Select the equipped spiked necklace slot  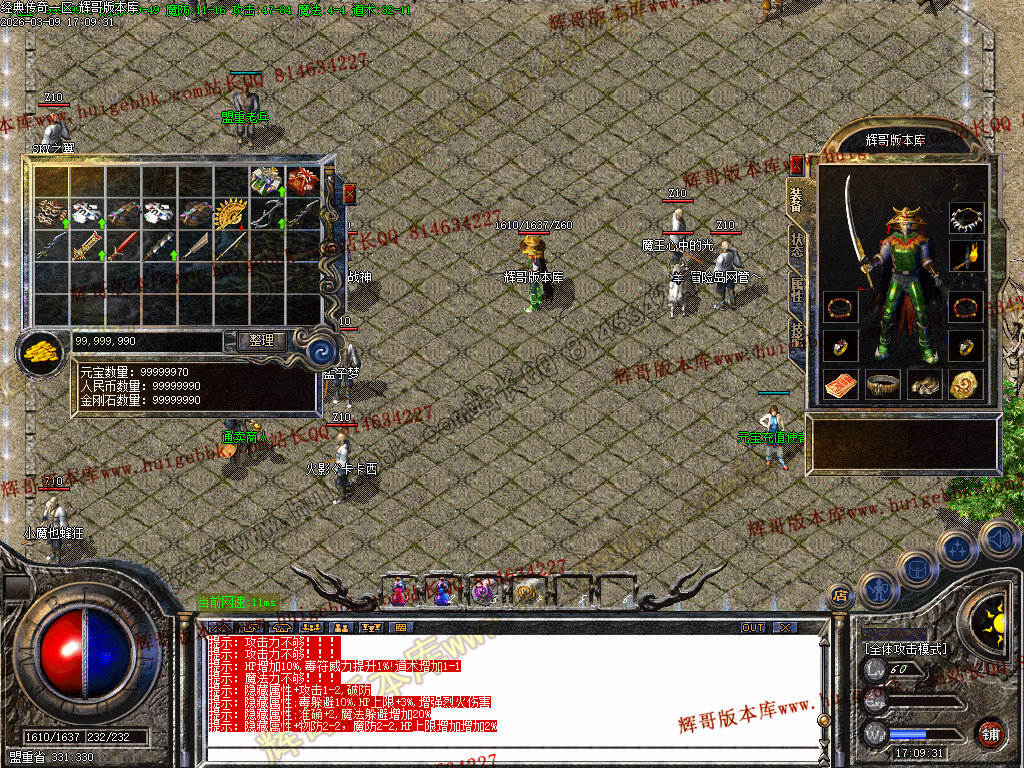coord(966,218)
